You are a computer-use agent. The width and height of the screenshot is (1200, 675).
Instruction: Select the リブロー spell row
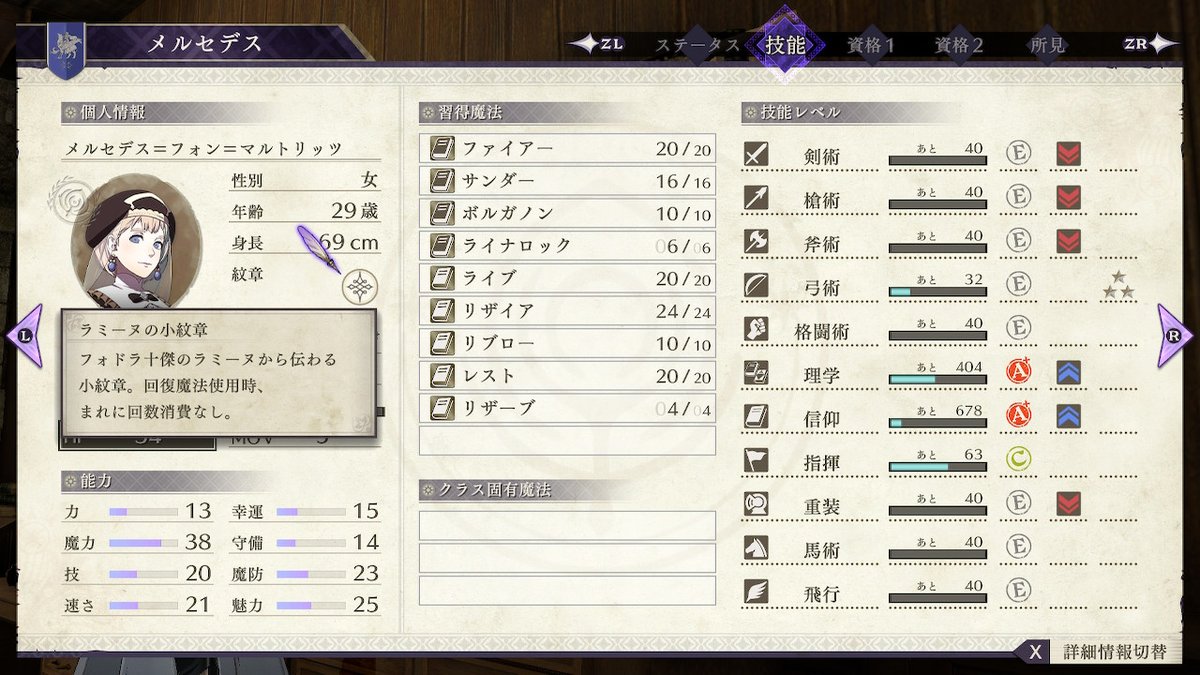point(567,343)
